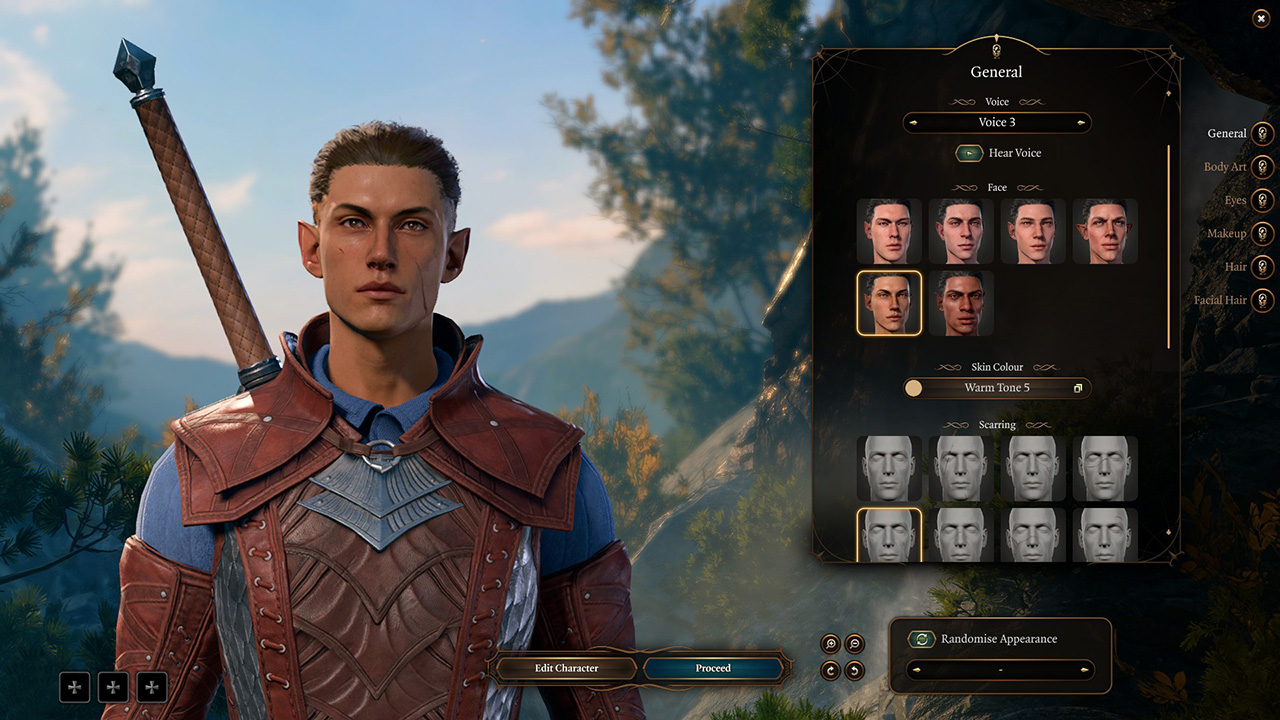Open the Warm Tone 5 skin colour dropdown

tap(997, 388)
